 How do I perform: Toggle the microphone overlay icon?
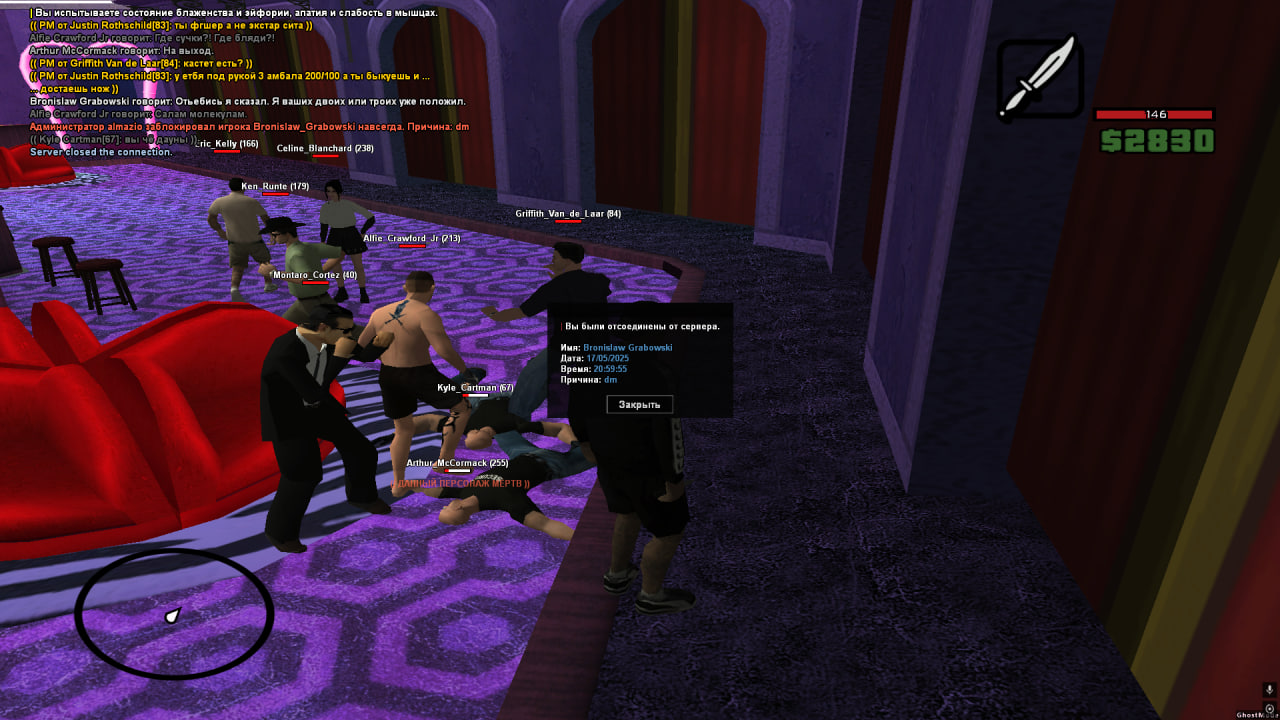pyautogui.click(x=1269, y=690)
